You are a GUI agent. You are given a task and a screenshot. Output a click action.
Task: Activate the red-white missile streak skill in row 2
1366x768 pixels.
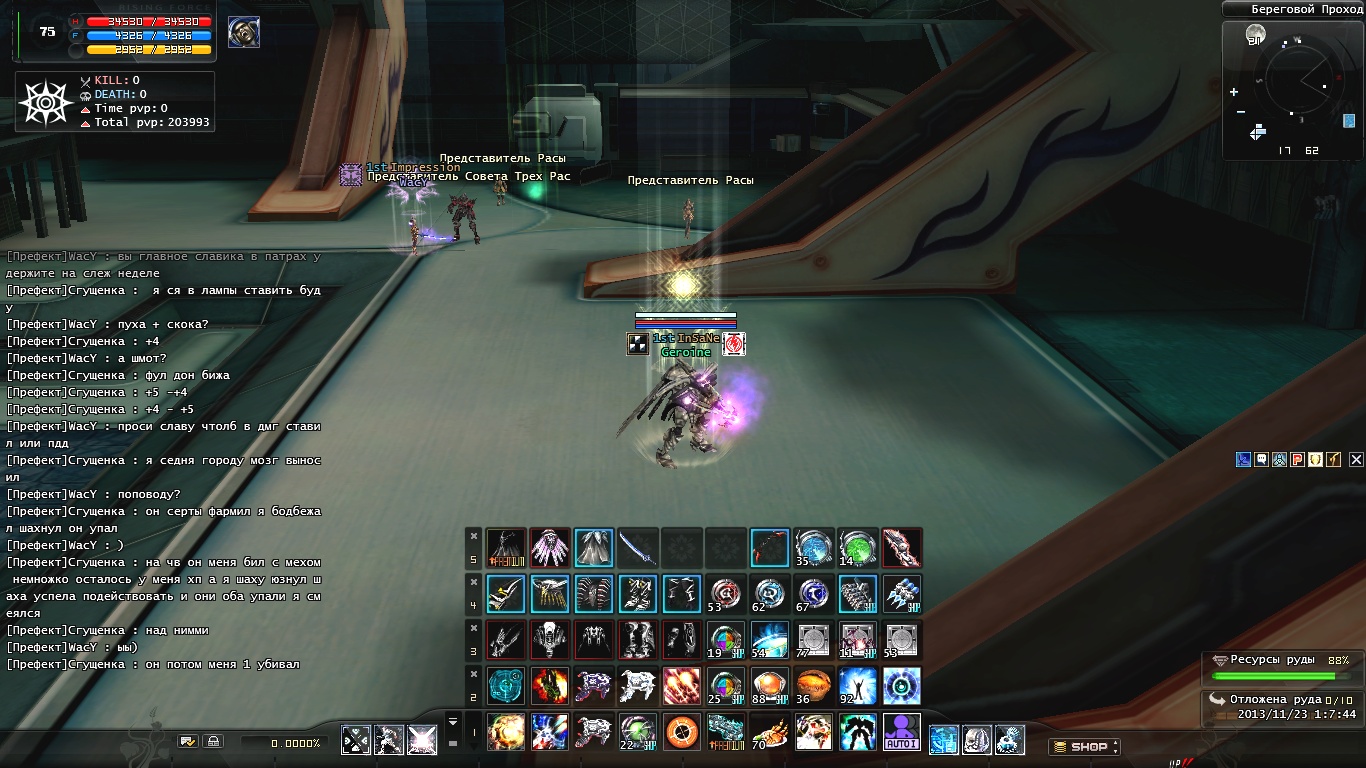point(681,686)
